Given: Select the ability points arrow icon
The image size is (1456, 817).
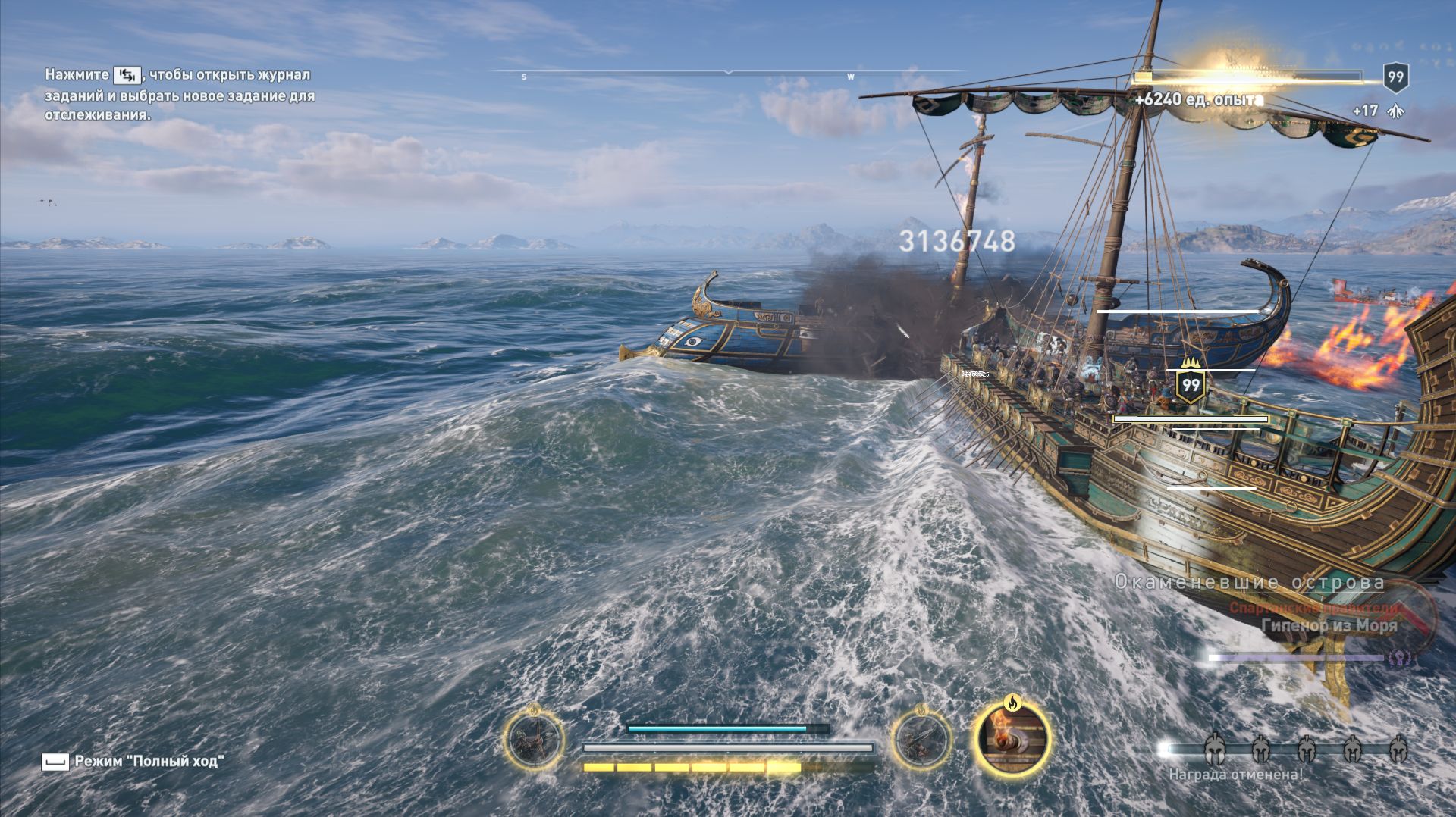Looking at the screenshot, I should [1393, 111].
